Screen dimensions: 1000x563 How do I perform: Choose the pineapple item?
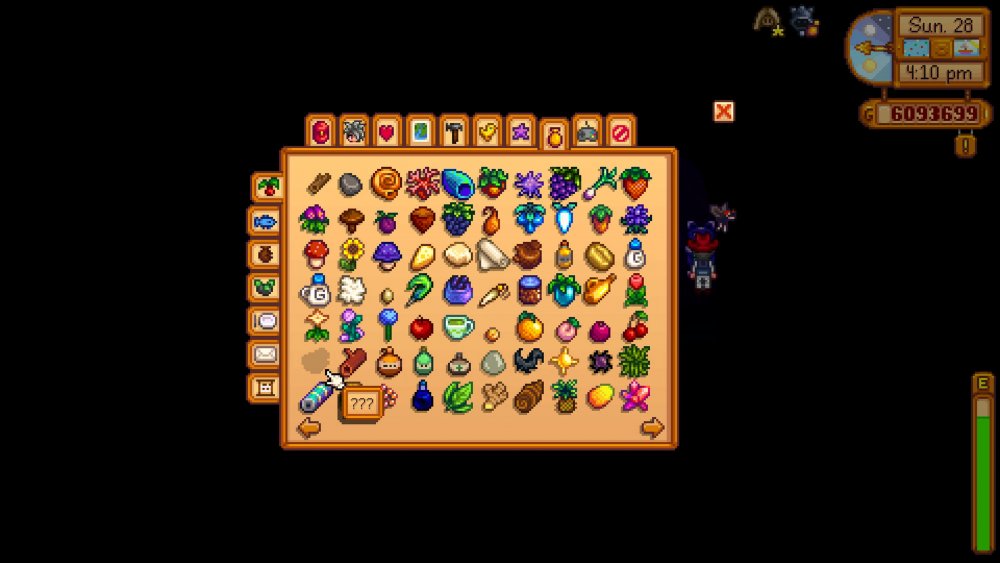click(565, 396)
